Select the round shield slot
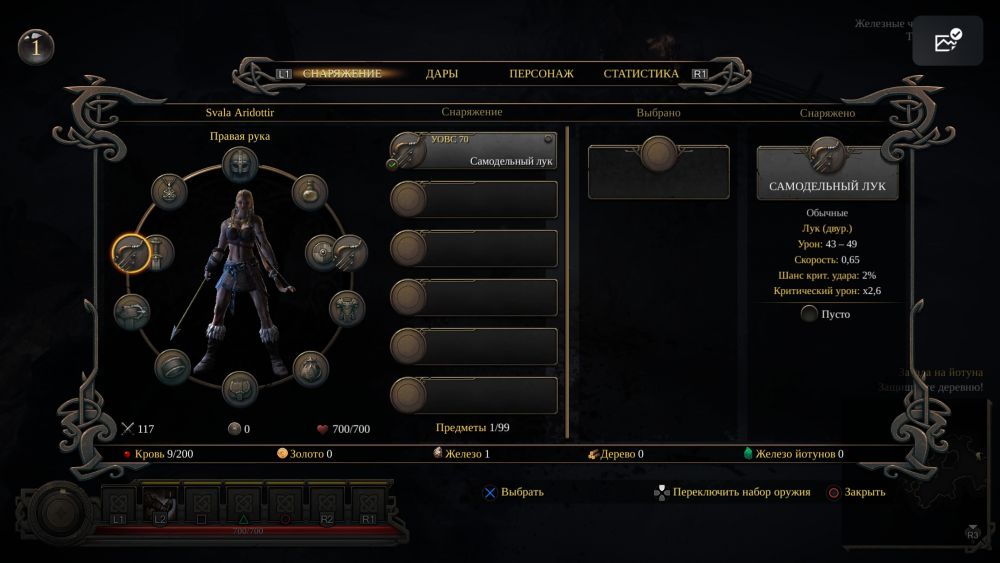This screenshot has height=563, width=1000. [322, 252]
